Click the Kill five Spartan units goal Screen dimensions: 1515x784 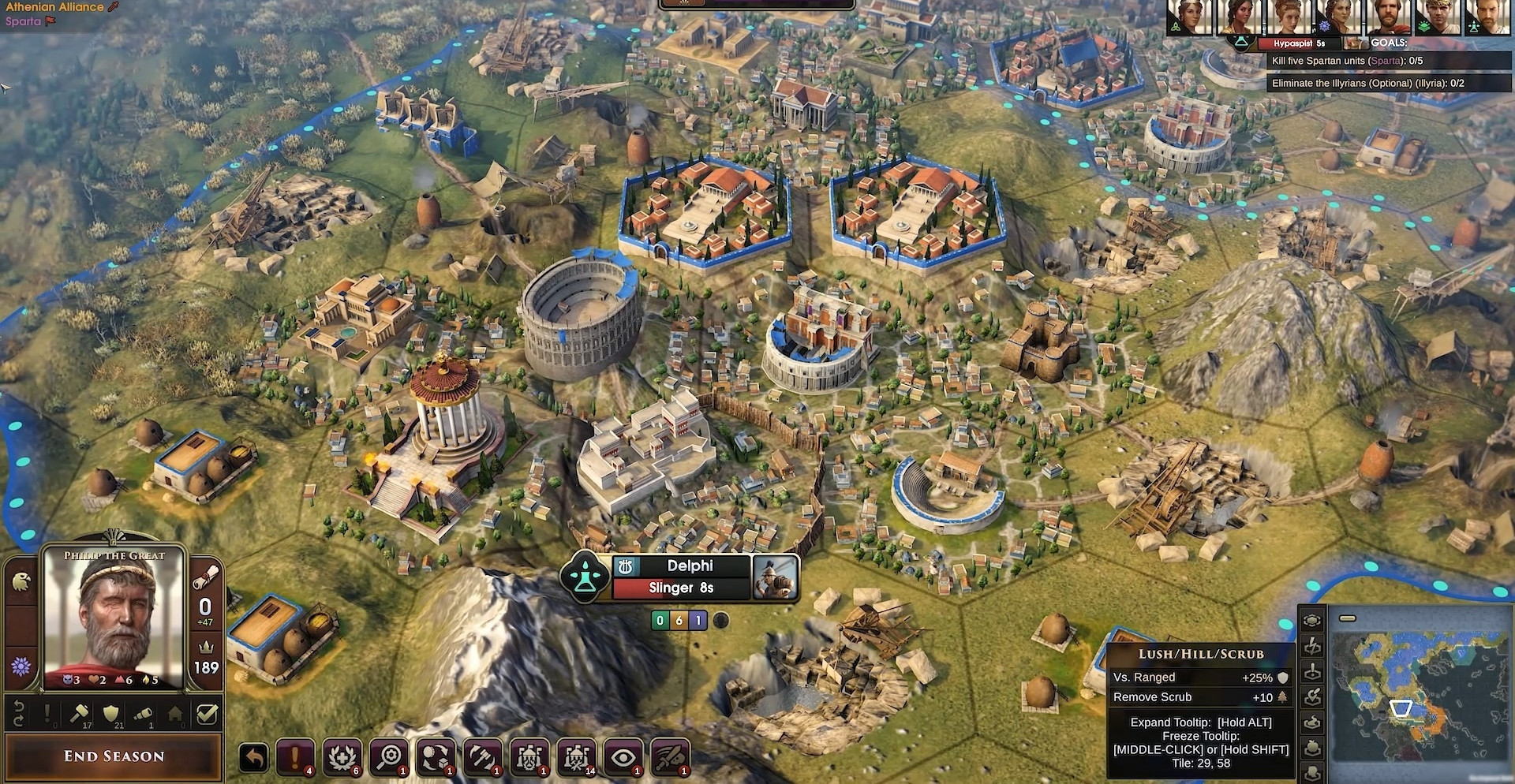click(x=1347, y=61)
